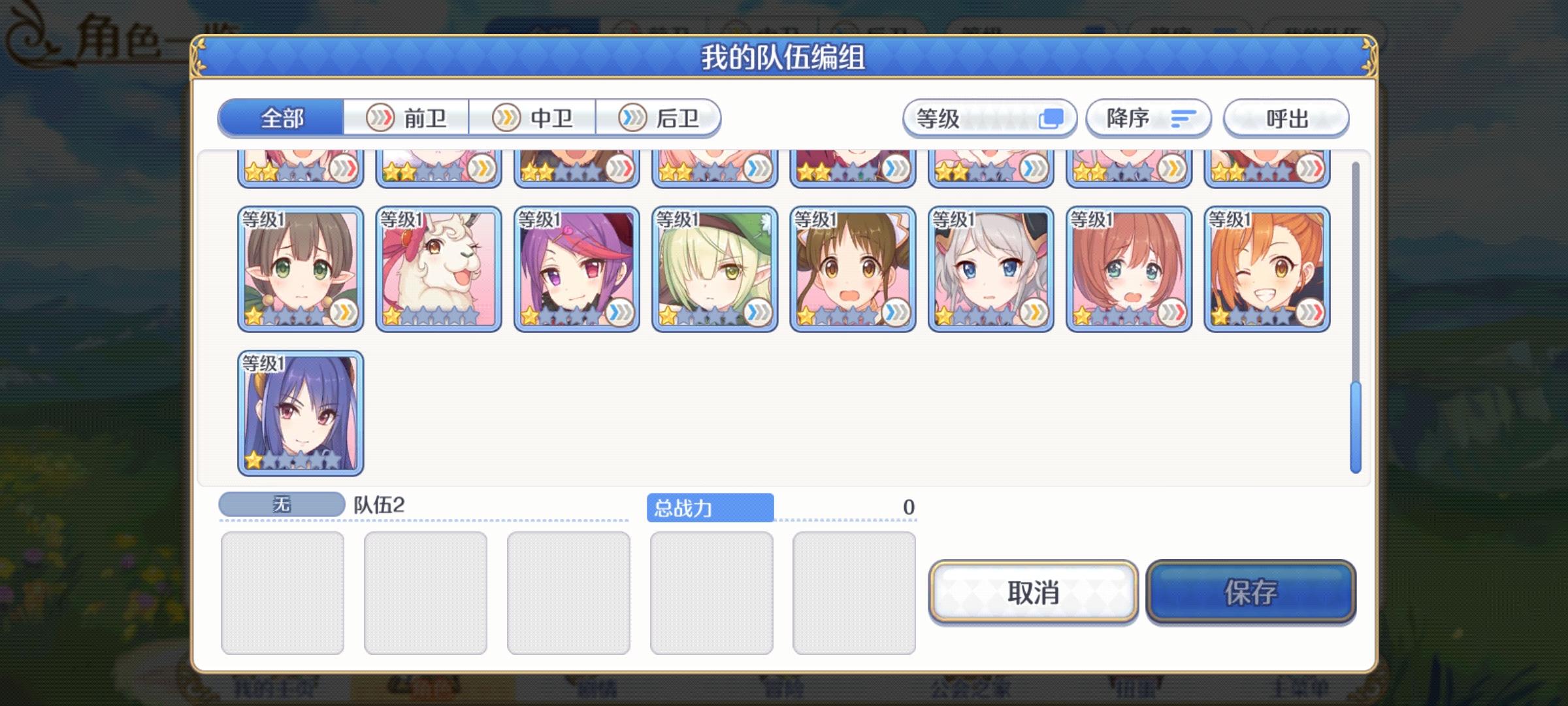Screen dimensions: 1568x706
Task: Click the green-haired elf character thumbnail
Action: [x=715, y=268]
